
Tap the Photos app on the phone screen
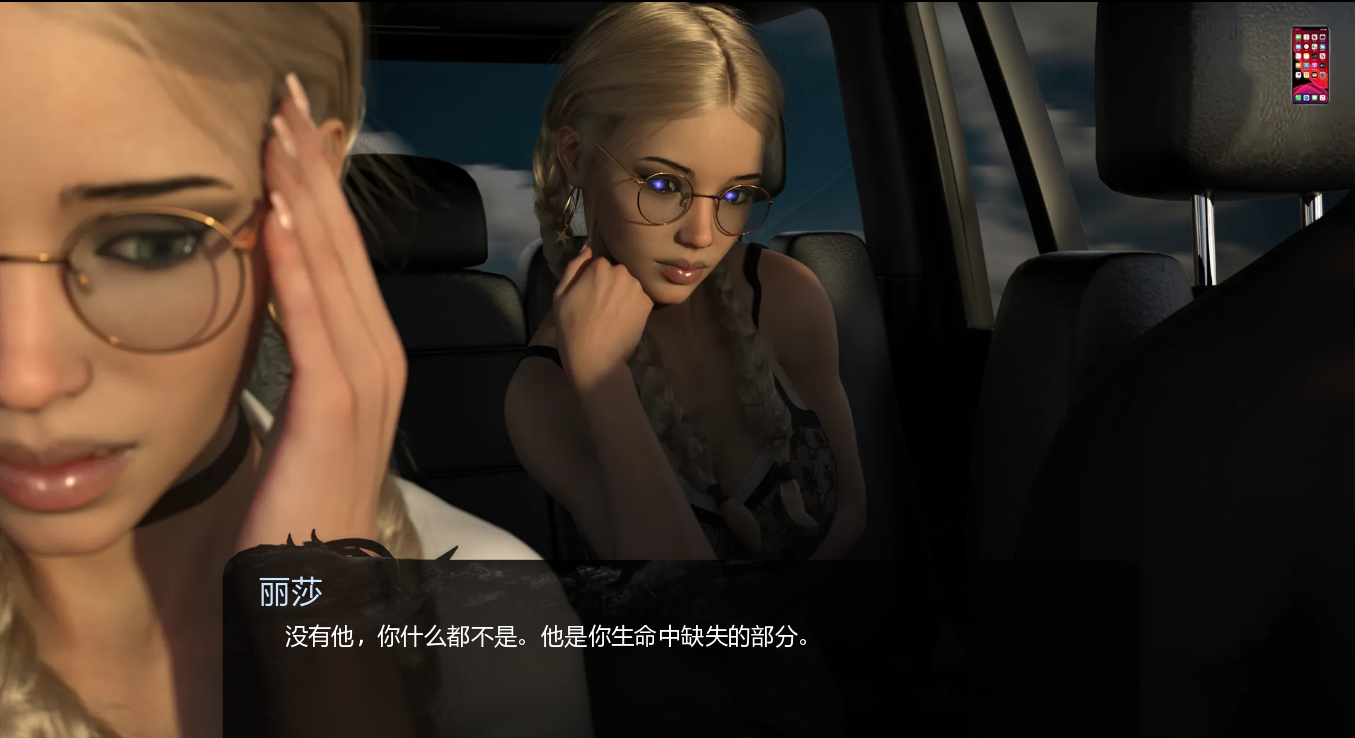click(1314, 38)
